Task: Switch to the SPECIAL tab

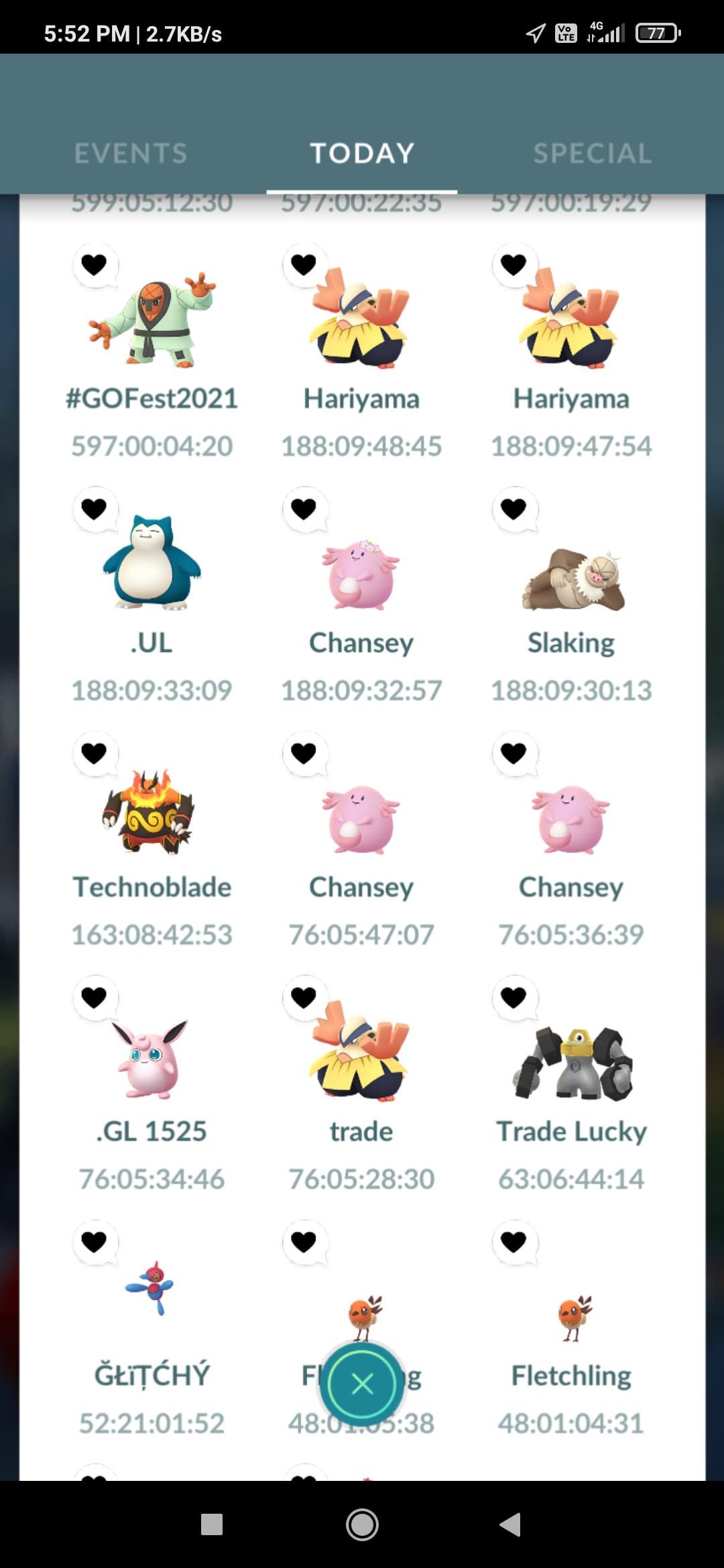Action: tap(592, 153)
